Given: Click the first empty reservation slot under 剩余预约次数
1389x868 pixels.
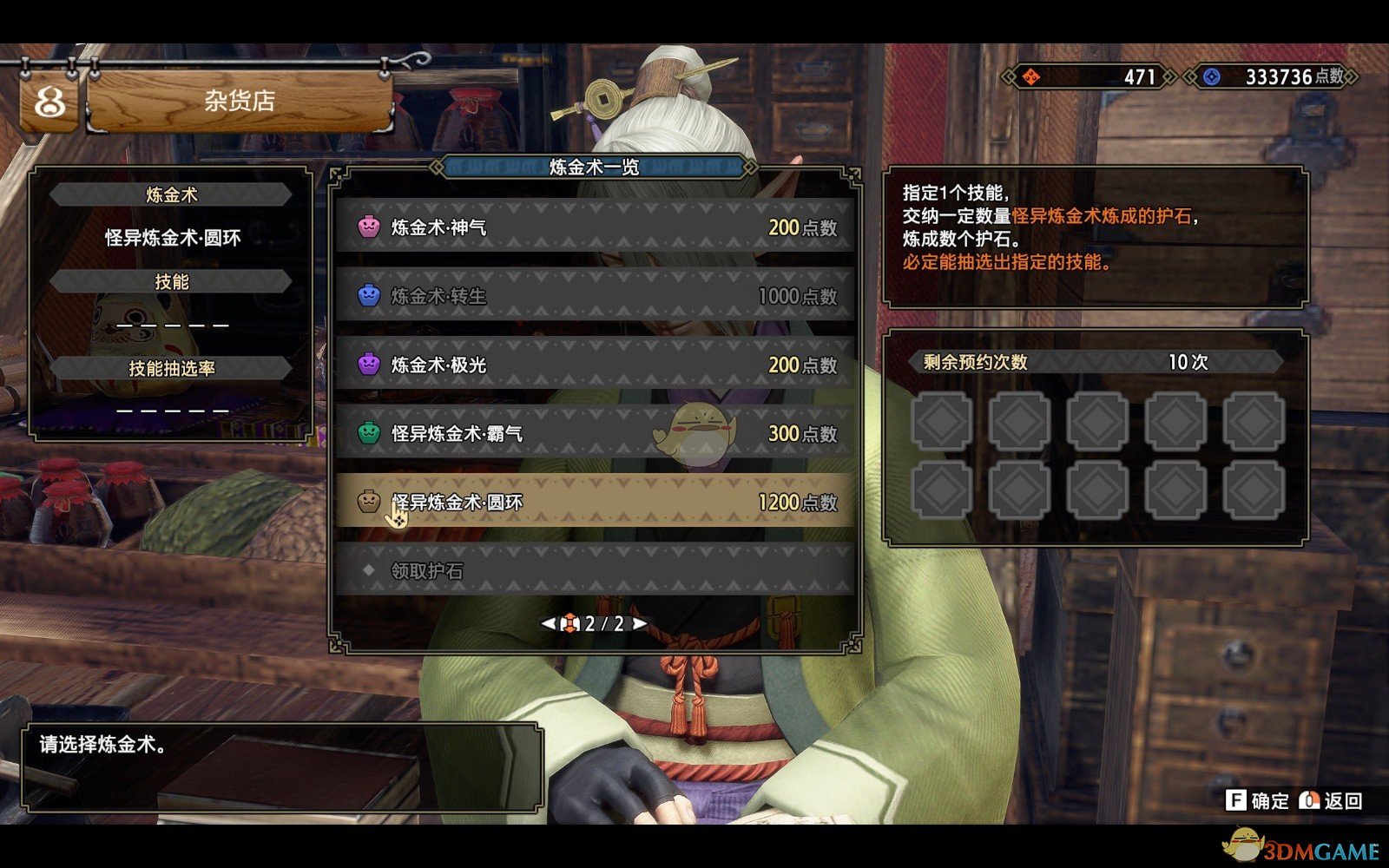Looking at the screenshot, I should 940,423.
